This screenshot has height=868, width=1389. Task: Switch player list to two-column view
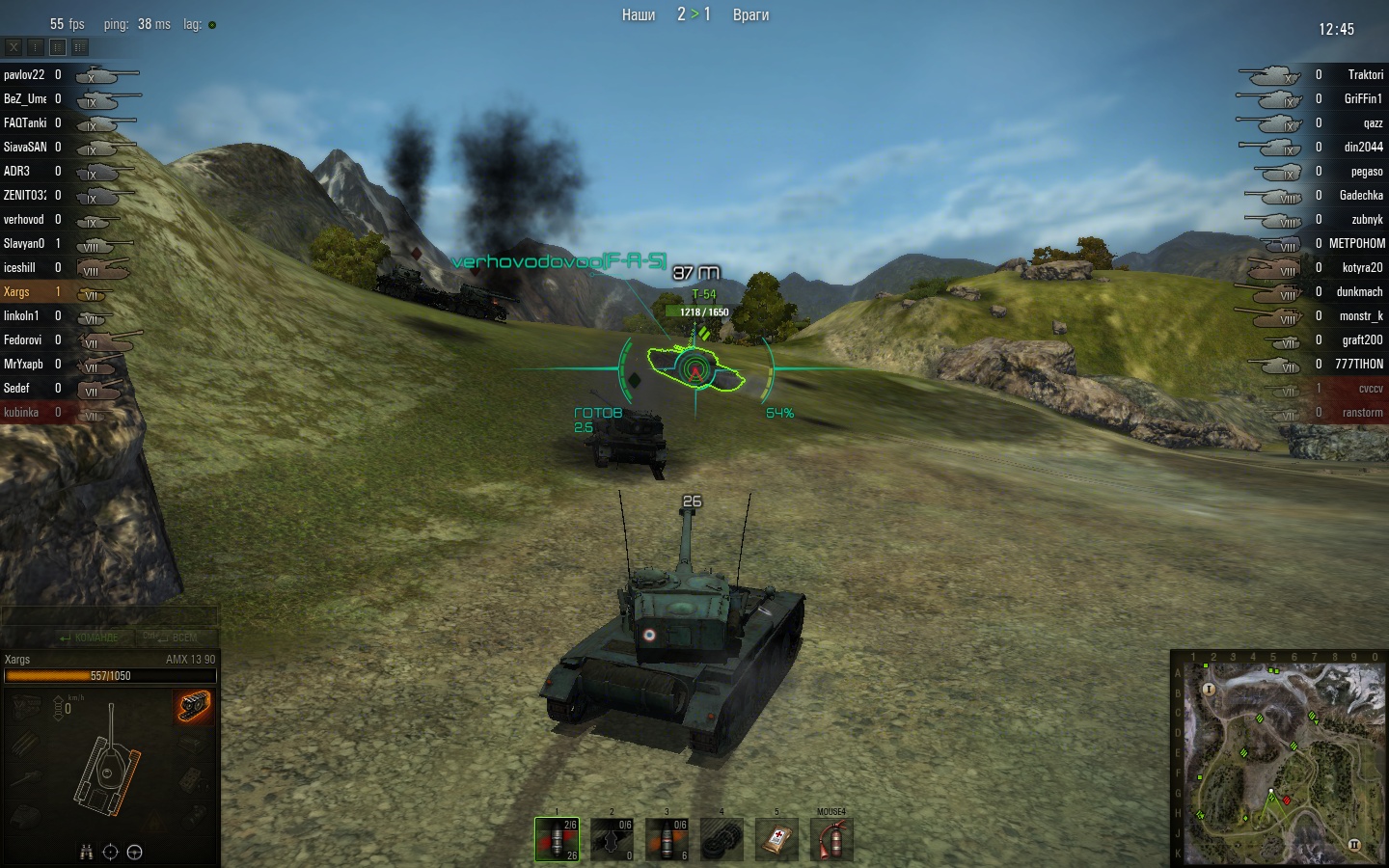click(x=58, y=46)
